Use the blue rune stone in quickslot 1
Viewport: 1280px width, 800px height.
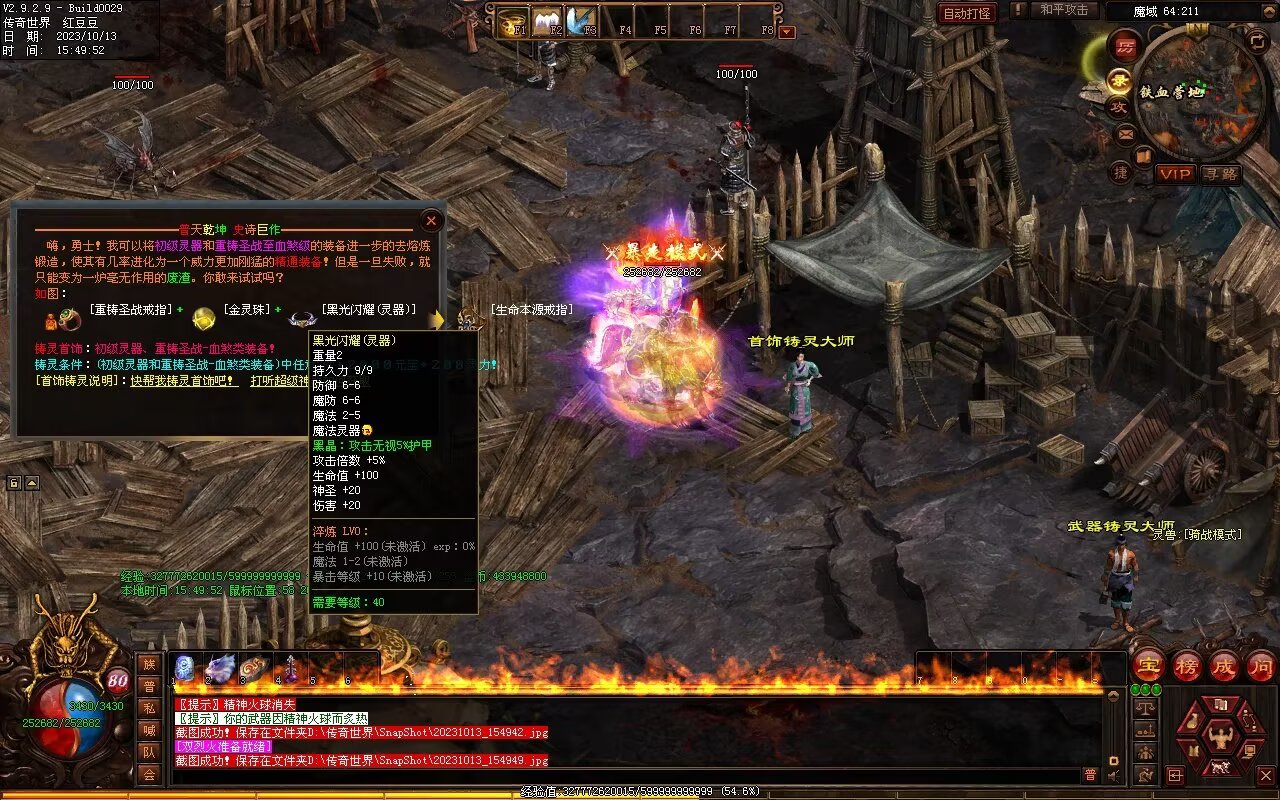click(185, 668)
